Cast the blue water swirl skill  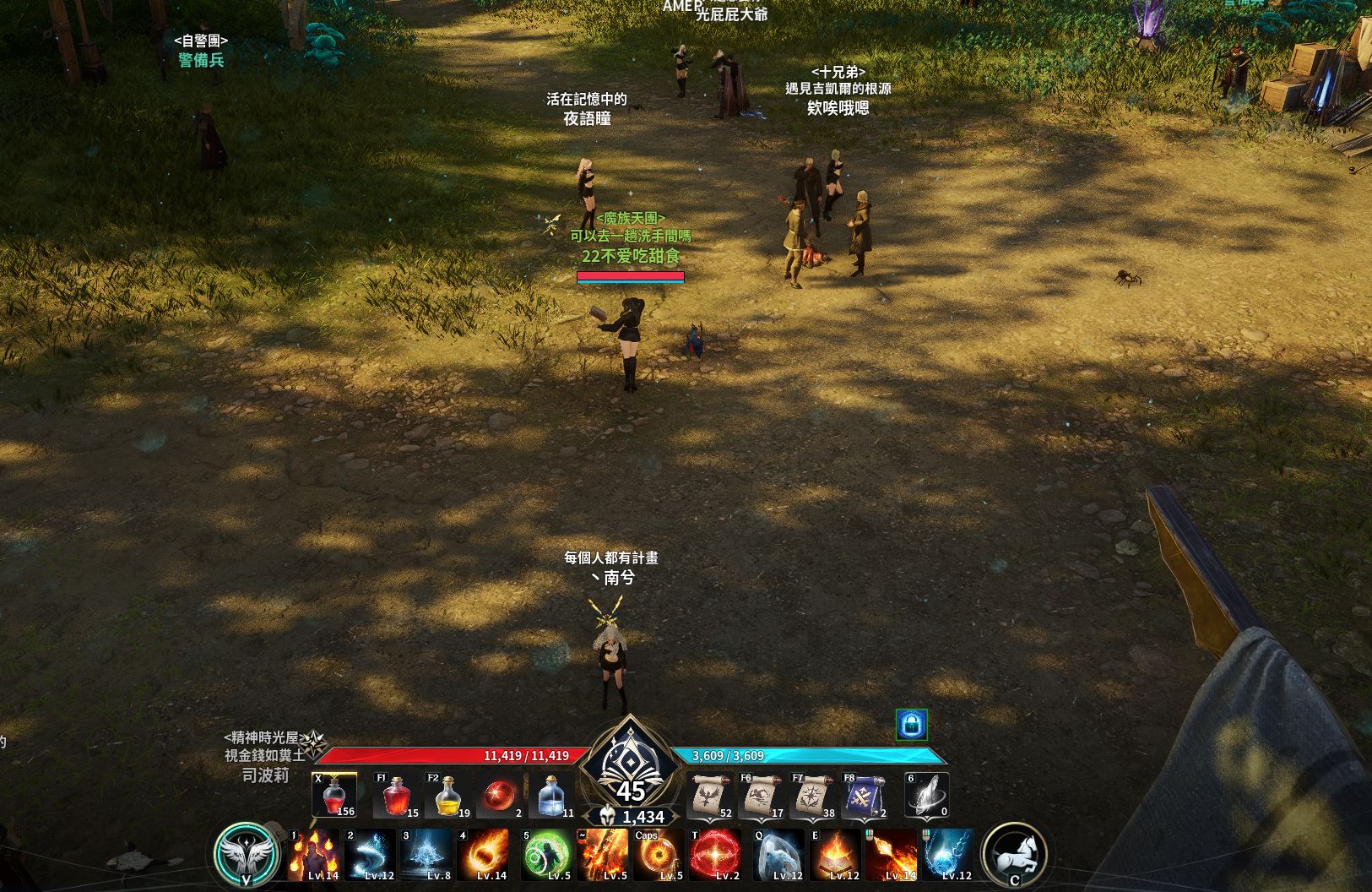click(370, 854)
